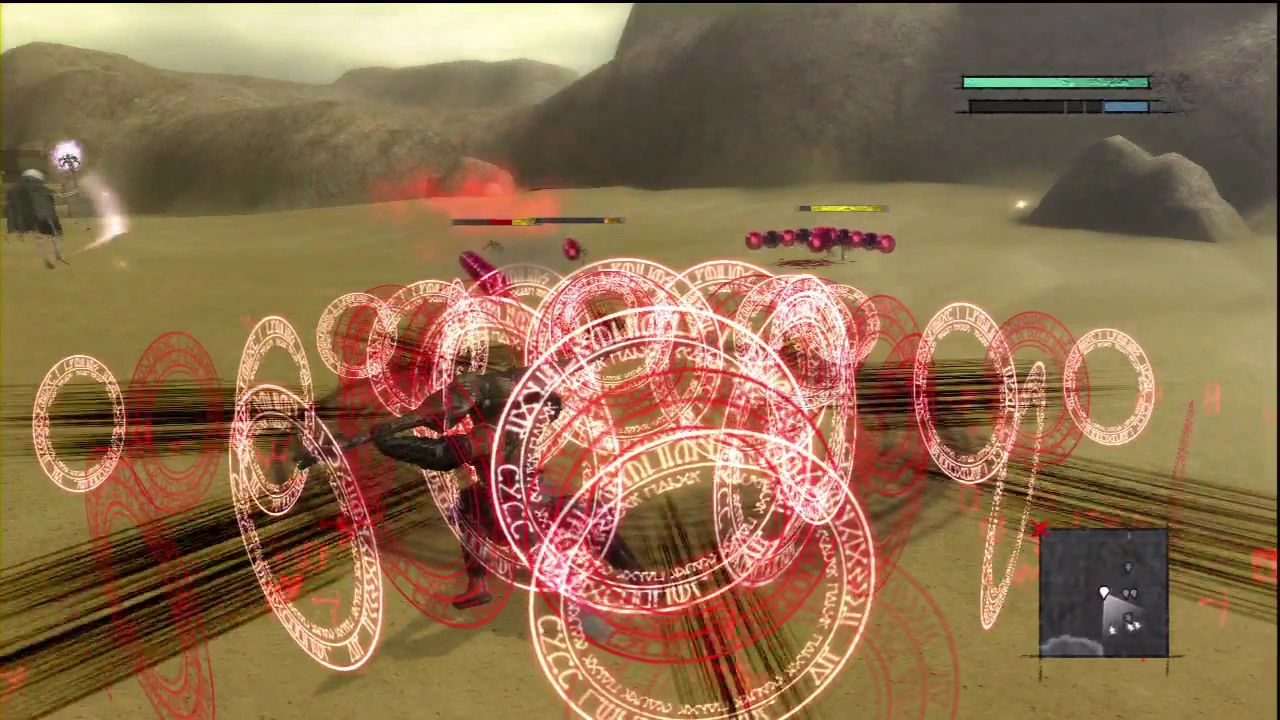Select the pair of gray pins on the minimap
The image size is (1280, 720).
[1130, 592]
